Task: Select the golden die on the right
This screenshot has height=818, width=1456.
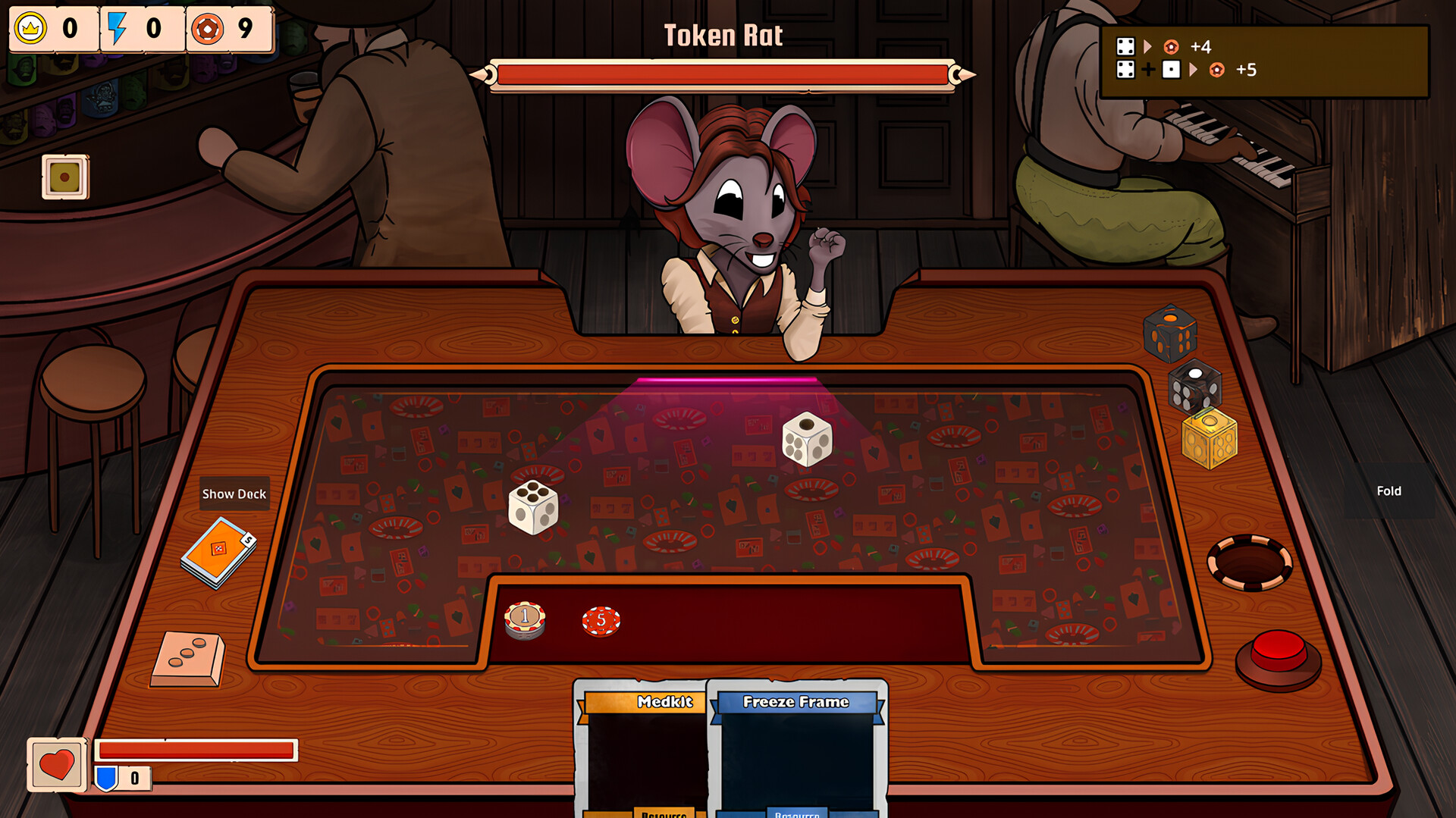Action: click(1209, 440)
